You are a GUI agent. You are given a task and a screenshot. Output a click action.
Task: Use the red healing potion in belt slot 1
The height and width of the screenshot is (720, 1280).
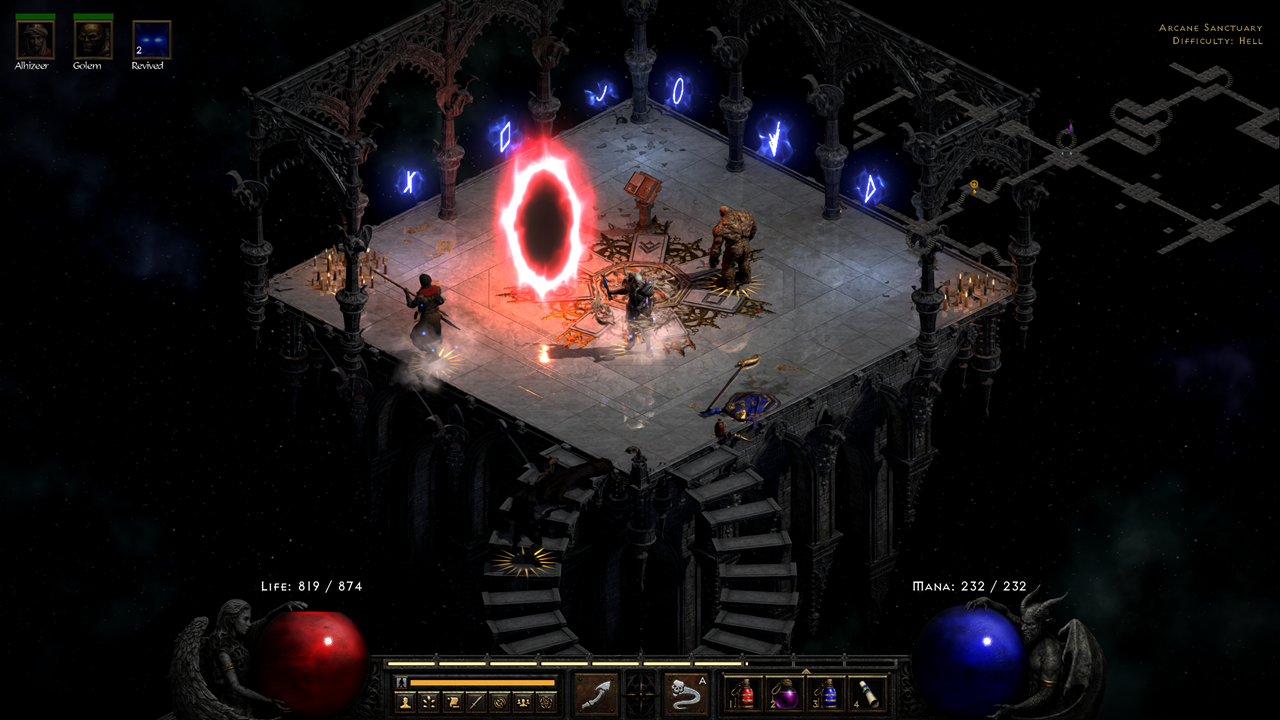[741, 694]
